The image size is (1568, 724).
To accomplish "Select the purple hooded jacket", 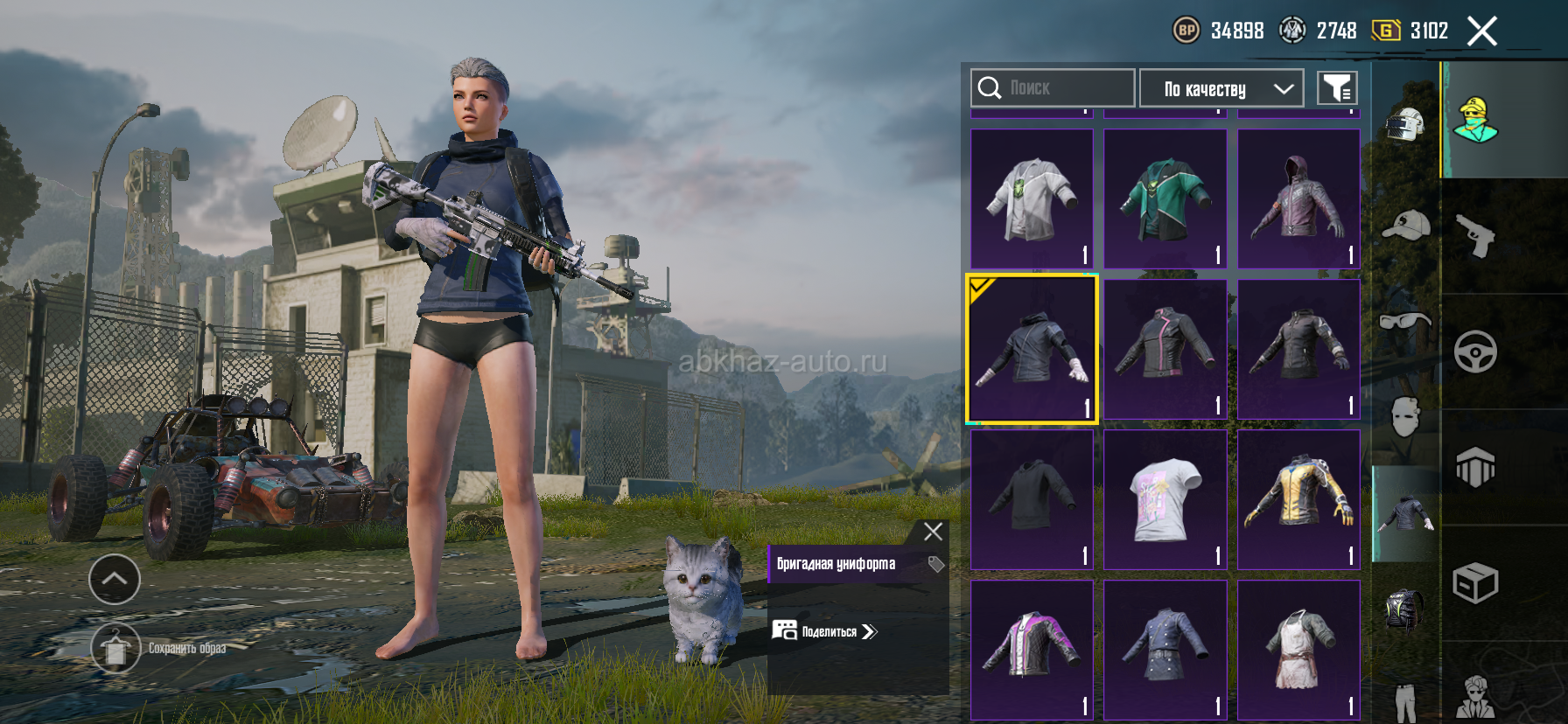I will (1298, 198).
